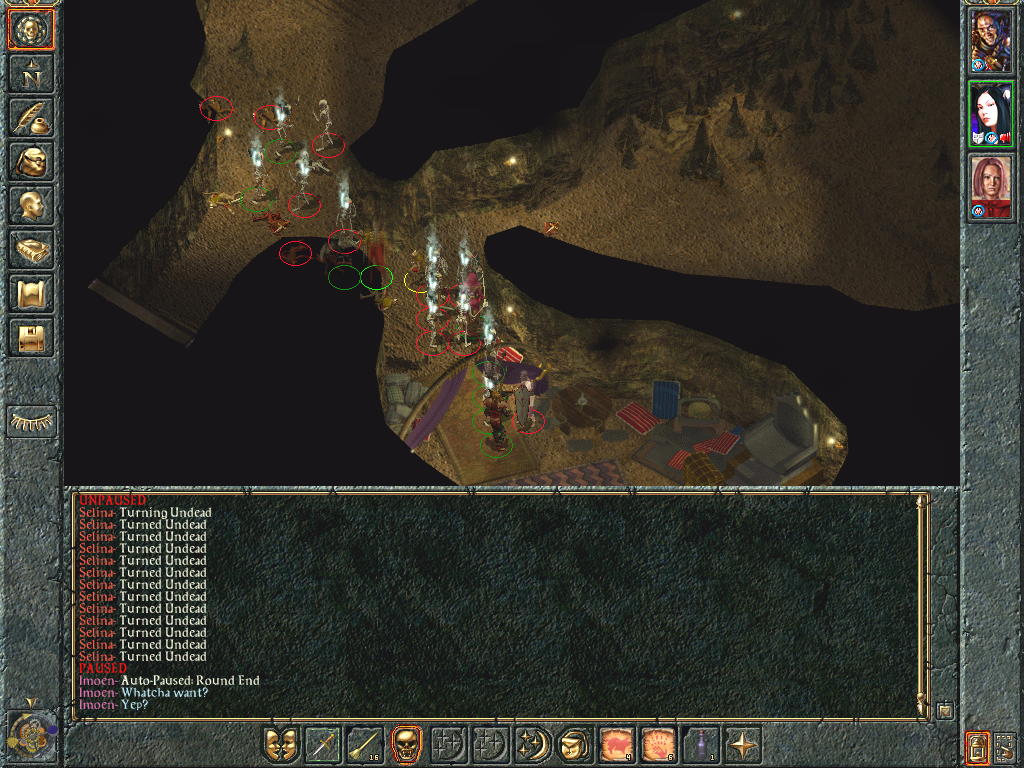Viewport: 1024px width, 768px height.
Task: Open the area map with compass button
Action: 31,73
